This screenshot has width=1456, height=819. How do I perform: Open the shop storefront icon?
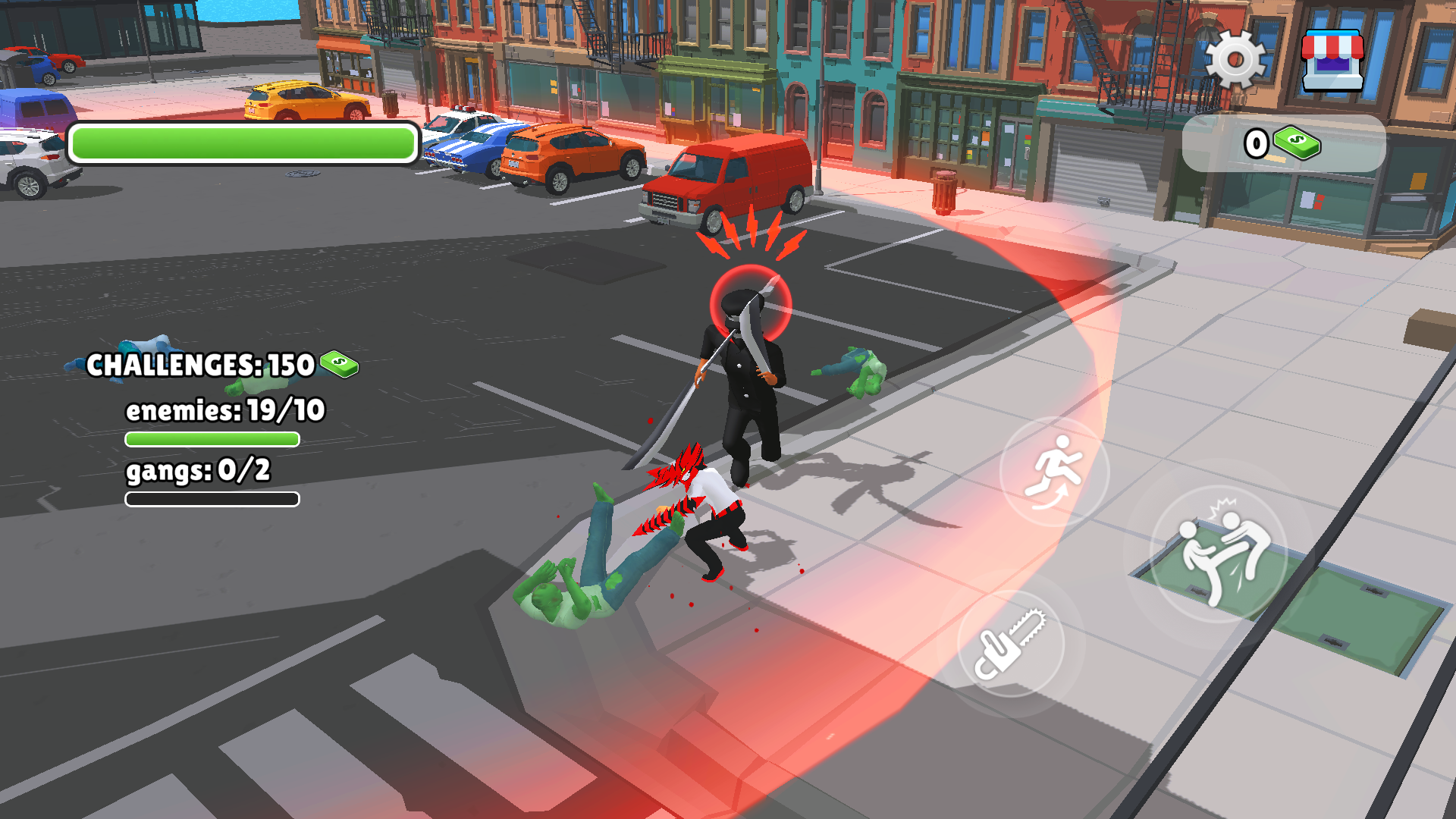click(1332, 61)
